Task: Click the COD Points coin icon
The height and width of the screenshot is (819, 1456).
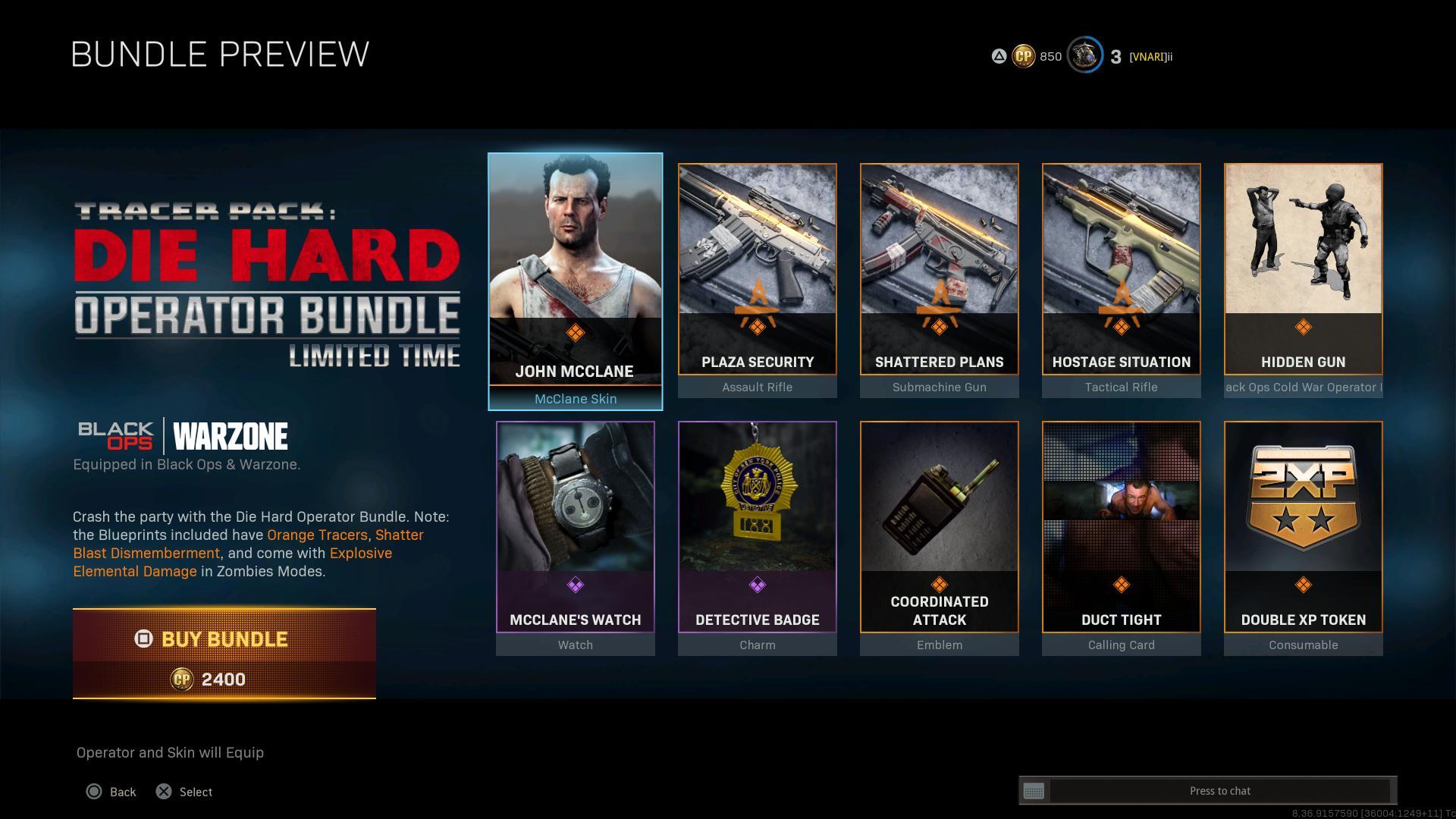Action: pyautogui.click(x=1023, y=56)
